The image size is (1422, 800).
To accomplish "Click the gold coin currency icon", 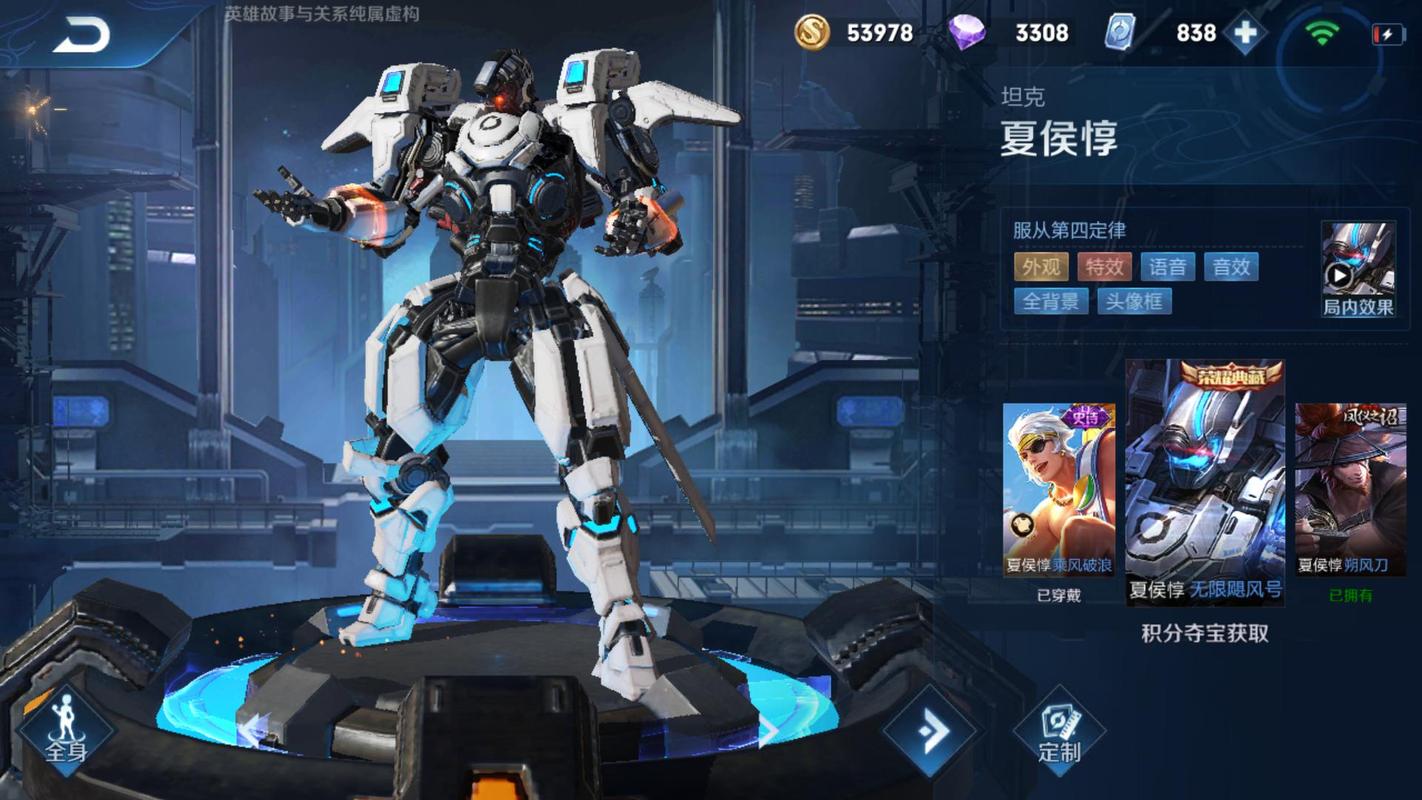I will 814,32.
